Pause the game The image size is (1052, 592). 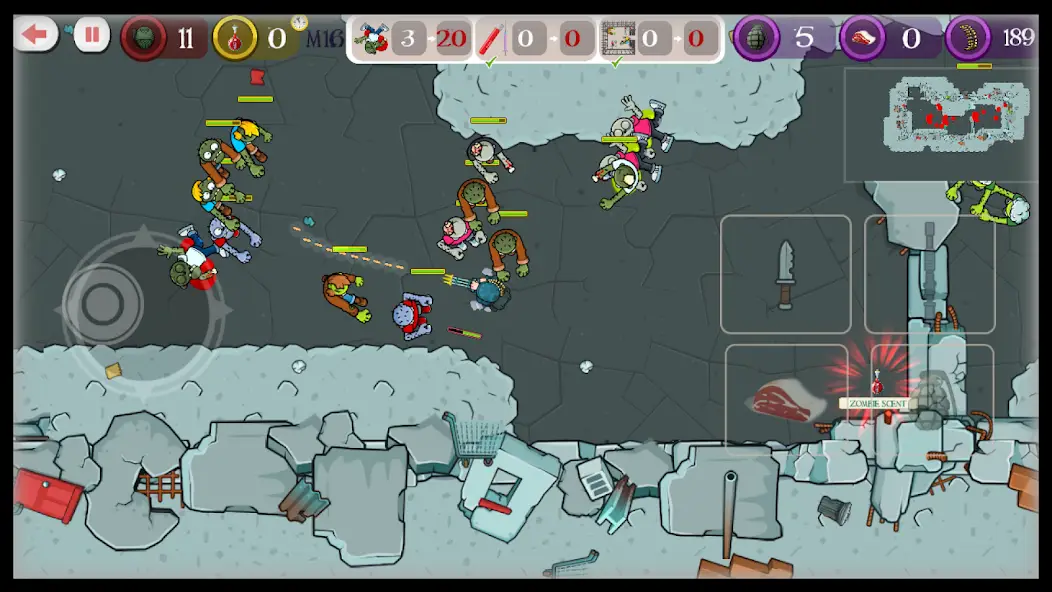[91, 36]
